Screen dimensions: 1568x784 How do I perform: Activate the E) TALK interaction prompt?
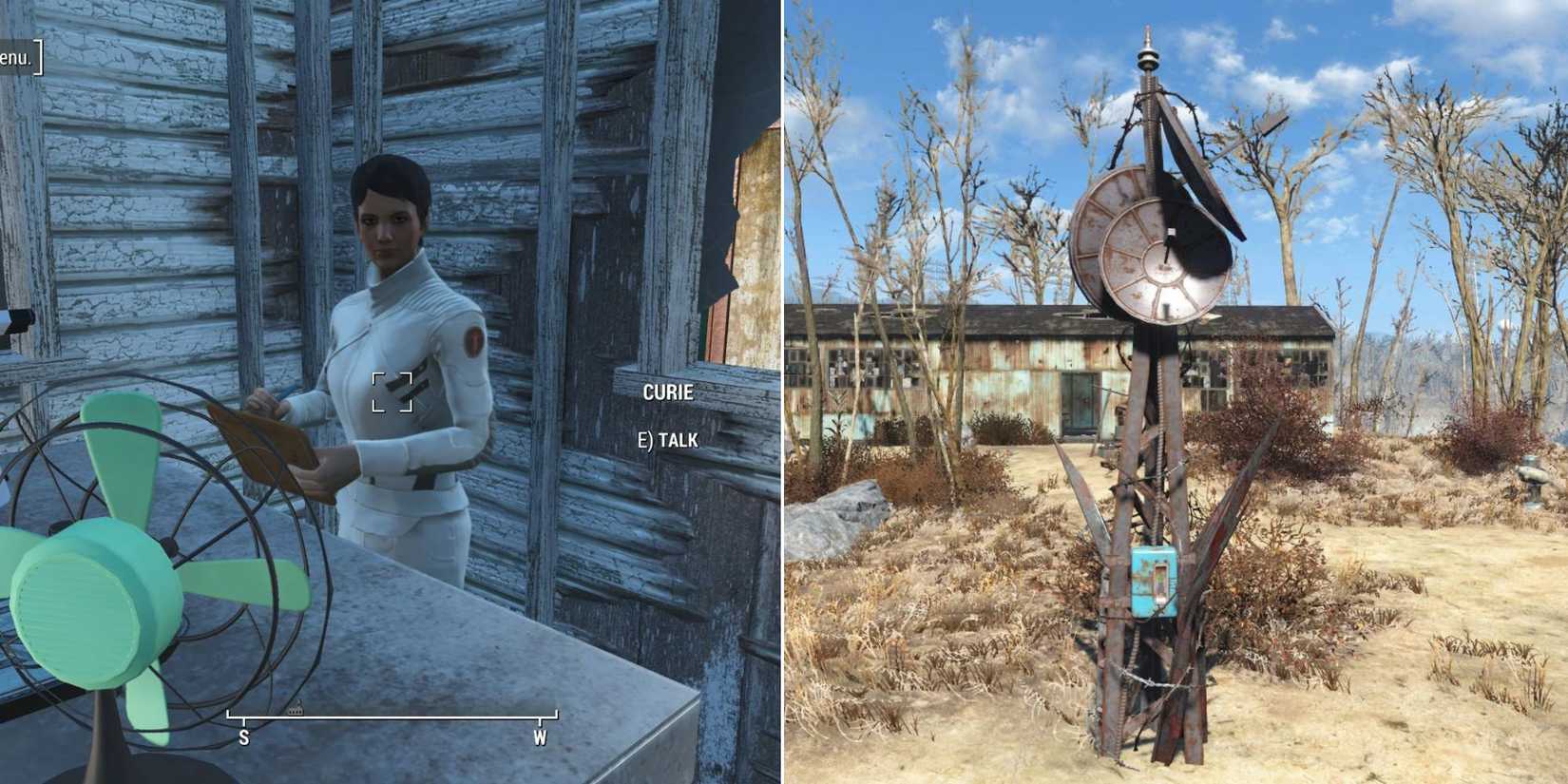coord(667,440)
